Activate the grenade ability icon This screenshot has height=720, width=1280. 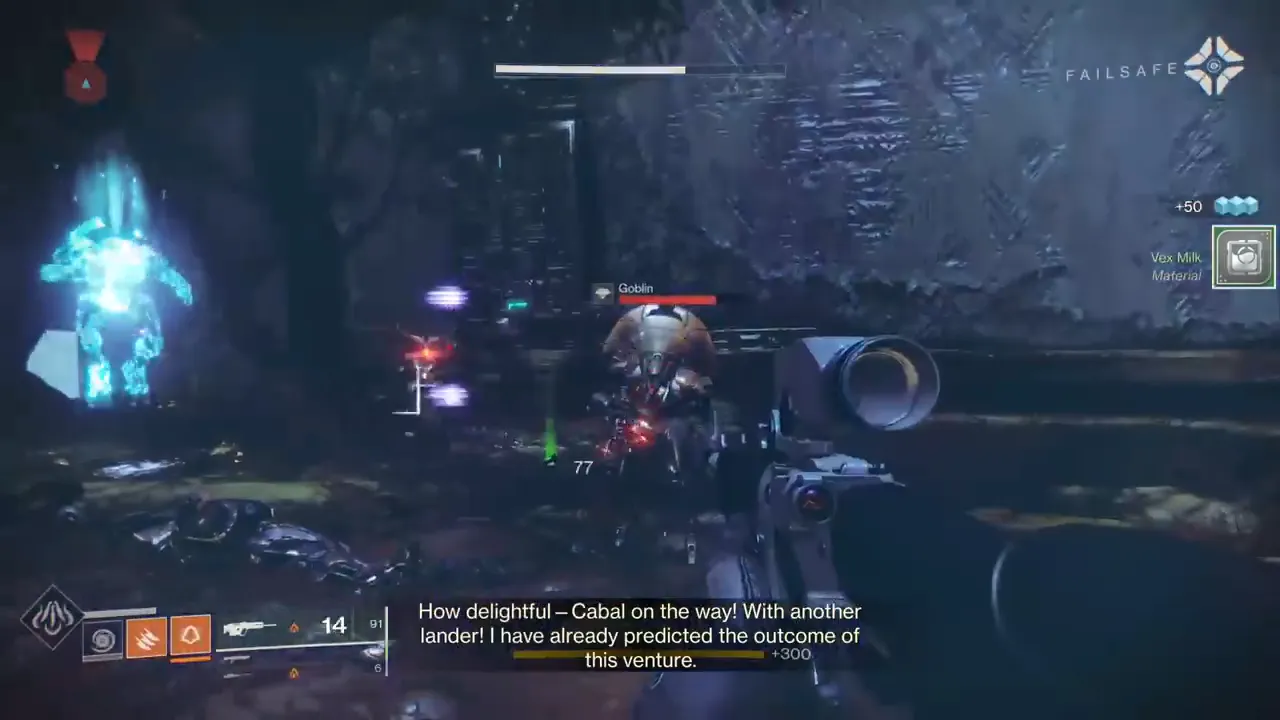[x=190, y=634]
